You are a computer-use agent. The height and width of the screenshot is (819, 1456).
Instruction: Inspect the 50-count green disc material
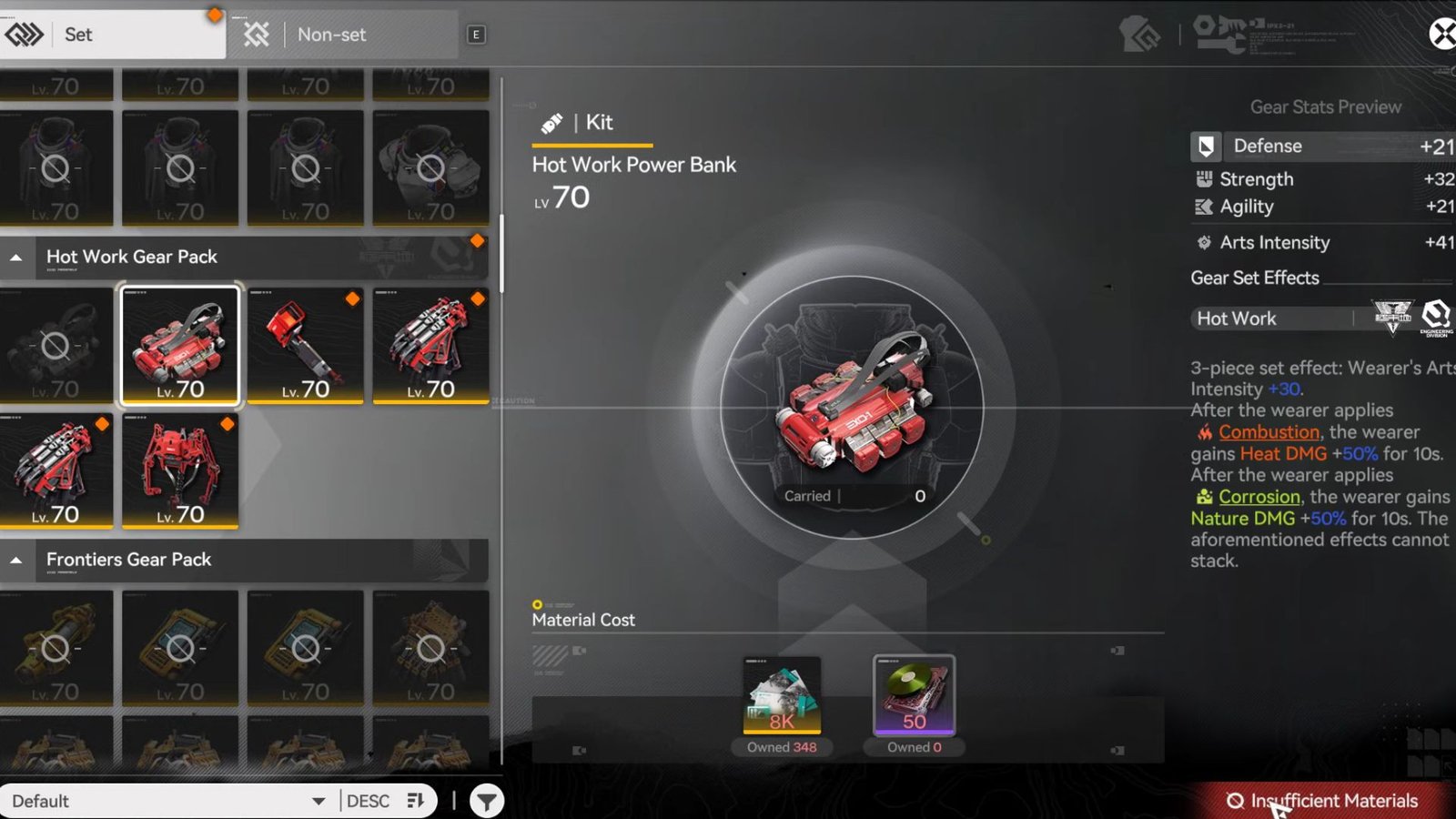[x=914, y=696]
